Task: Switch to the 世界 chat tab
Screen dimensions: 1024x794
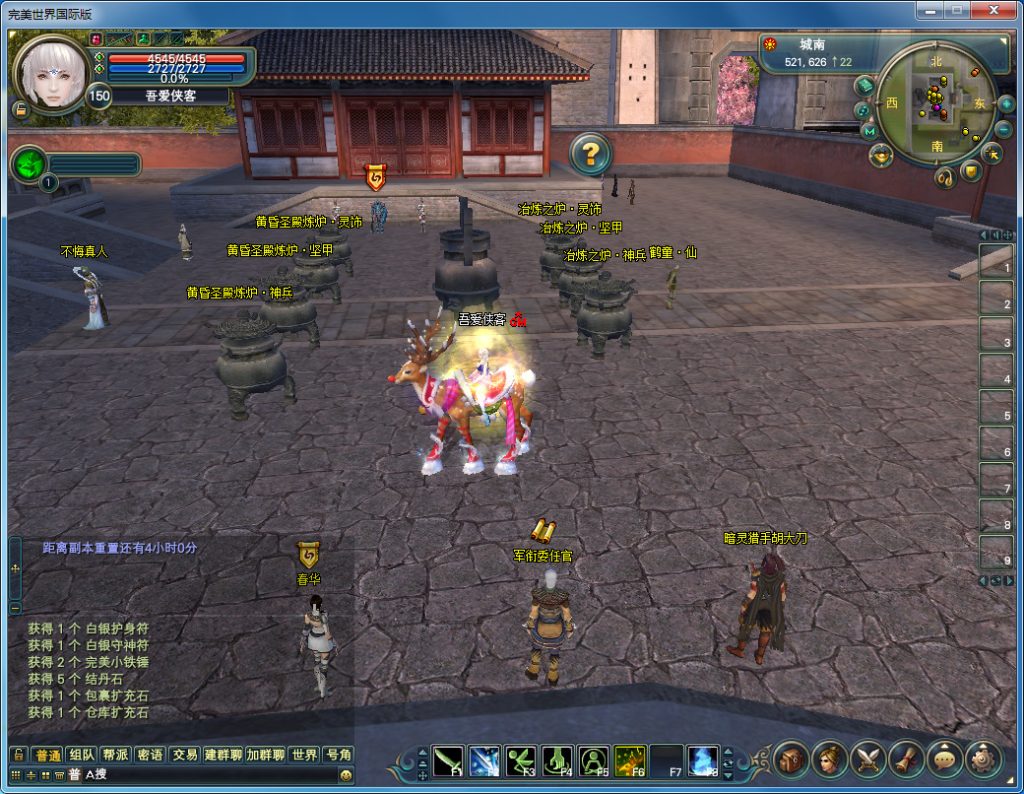Action: click(305, 755)
